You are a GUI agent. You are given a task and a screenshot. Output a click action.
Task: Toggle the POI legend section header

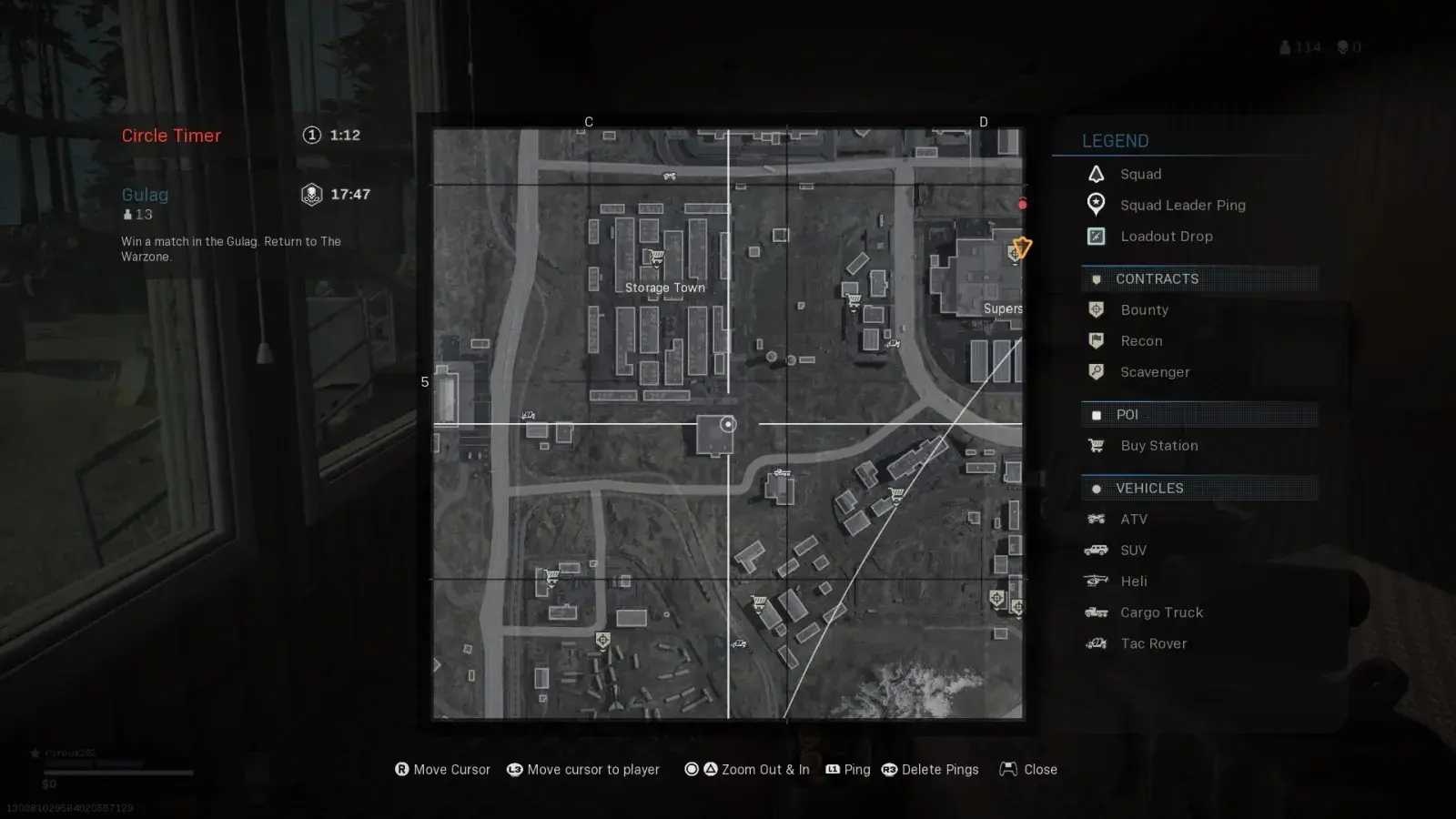tap(1127, 414)
